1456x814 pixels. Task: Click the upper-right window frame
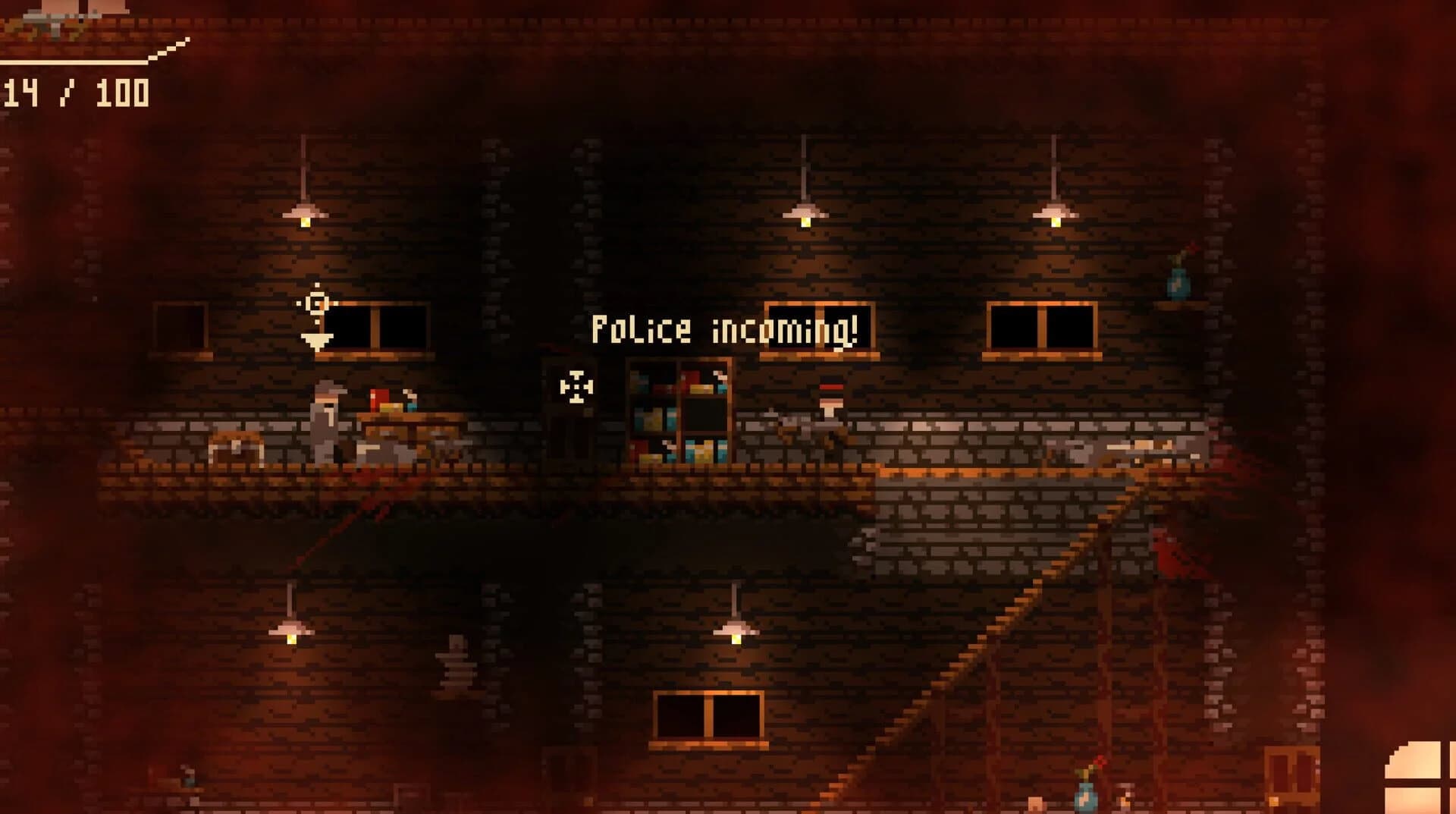point(1040,328)
